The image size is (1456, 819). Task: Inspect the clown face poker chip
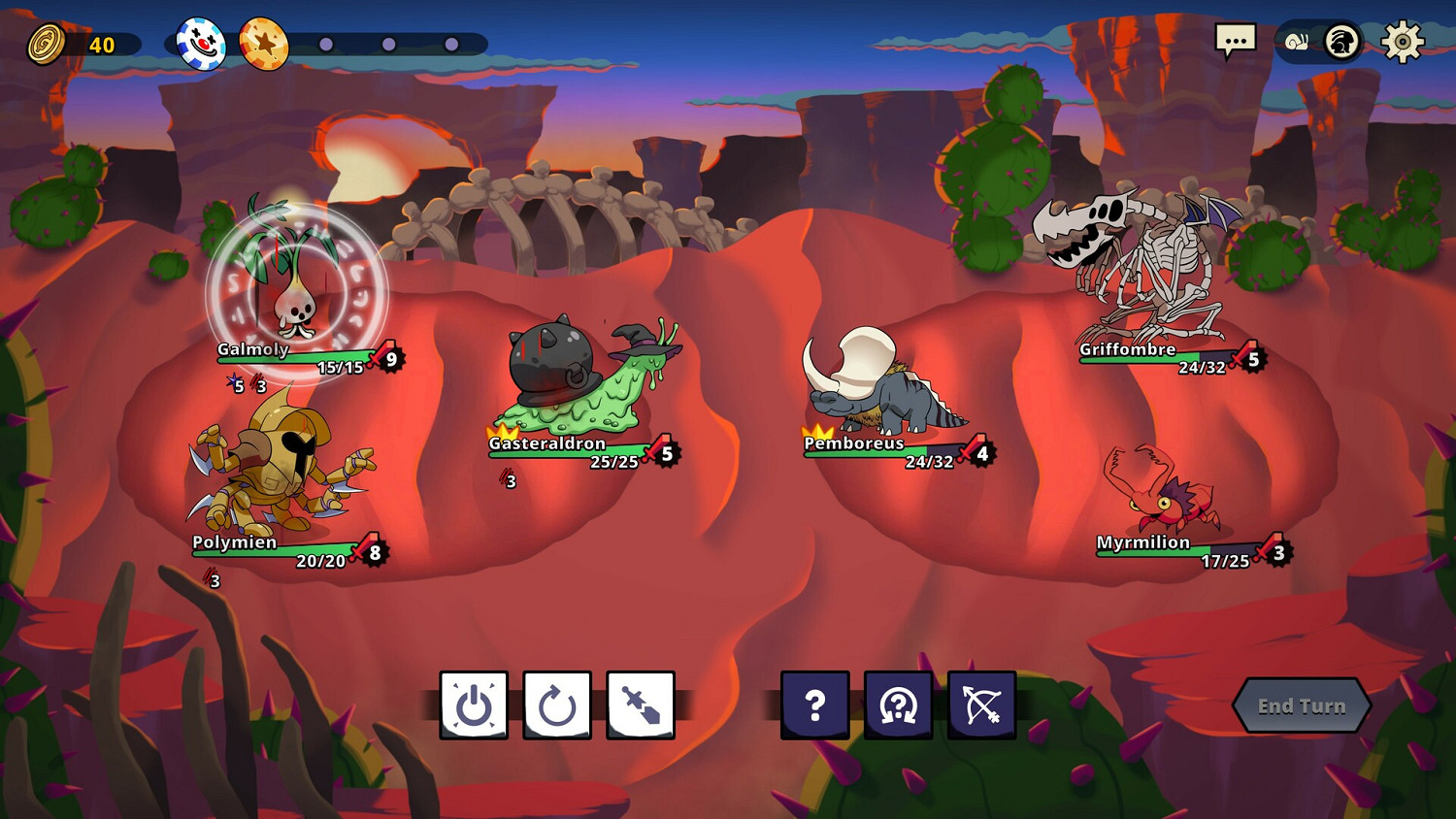tap(201, 44)
